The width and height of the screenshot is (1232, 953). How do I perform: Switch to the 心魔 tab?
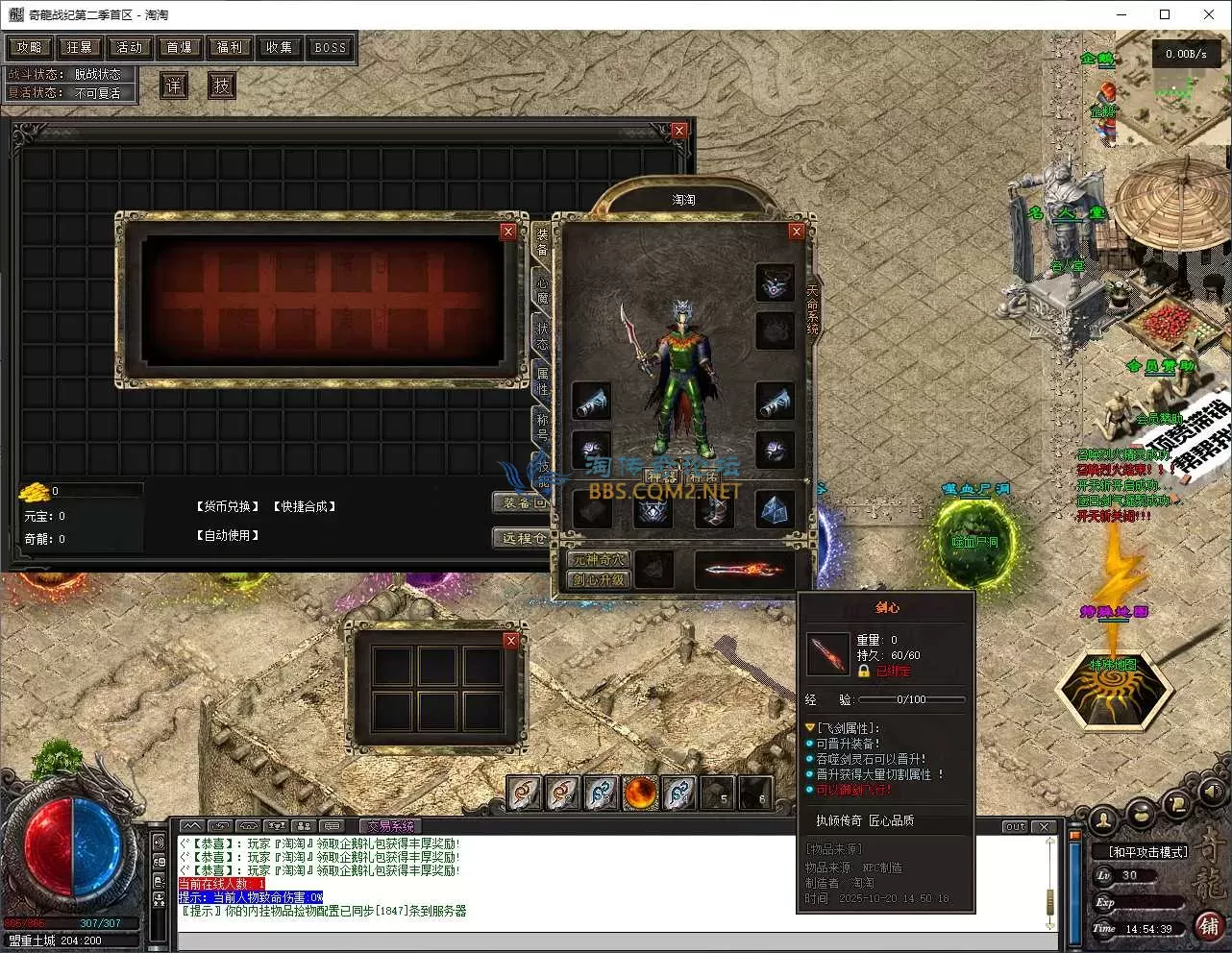coord(542,290)
